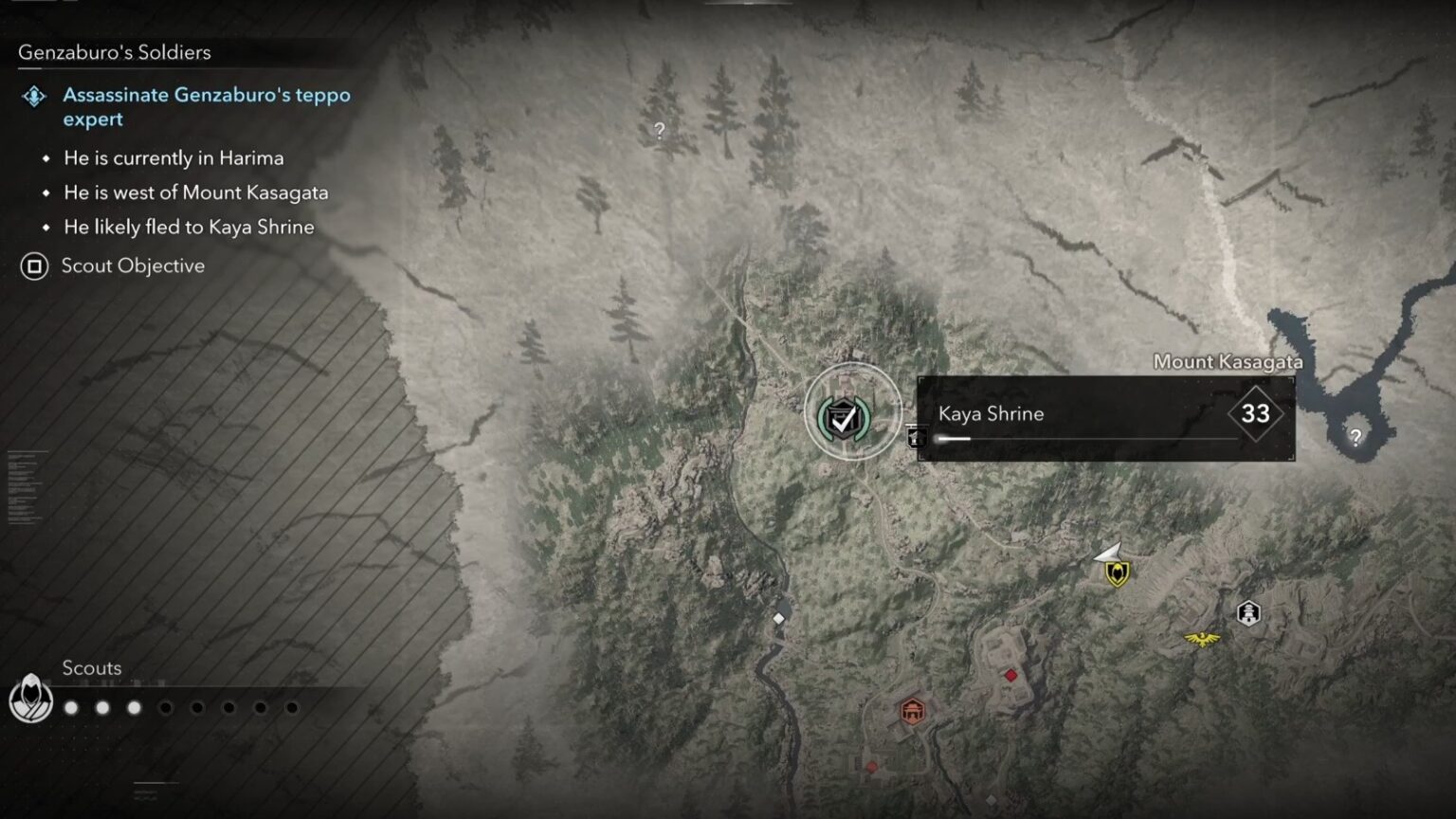Click the square Scout Objective icon
The height and width of the screenshot is (819, 1456).
[x=34, y=266]
